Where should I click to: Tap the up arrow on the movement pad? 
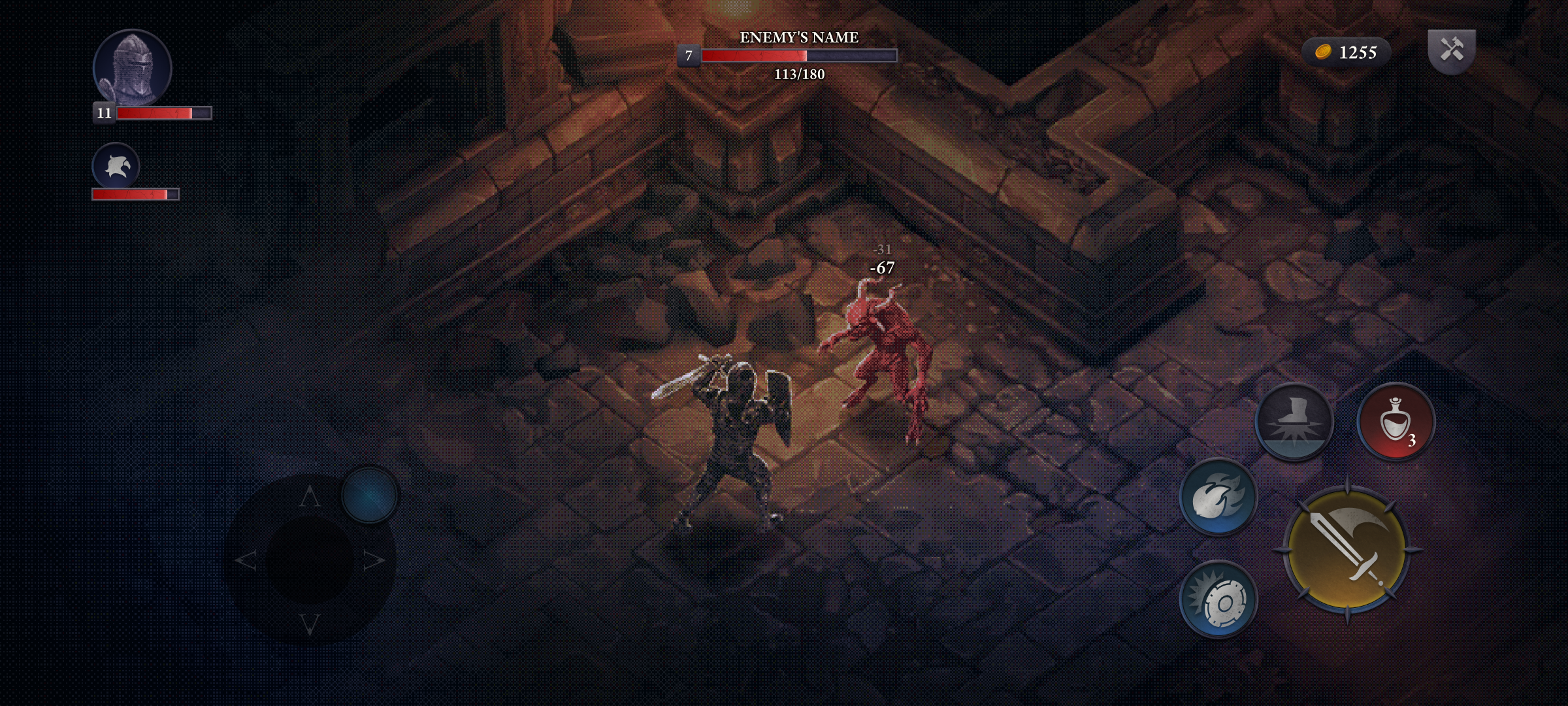click(x=310, y=497)
